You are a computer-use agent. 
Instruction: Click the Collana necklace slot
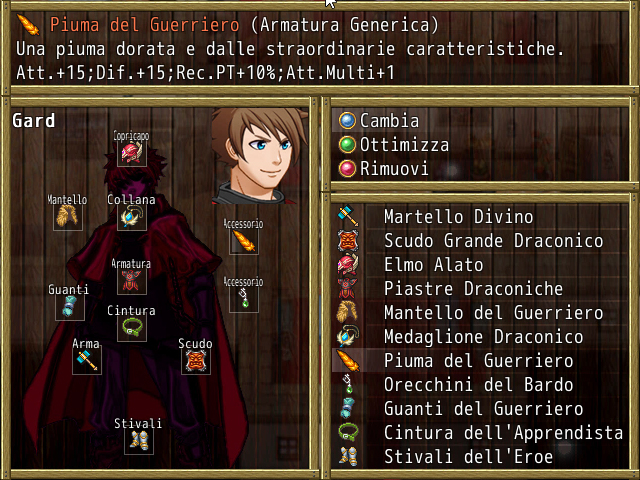click(x=131, y=216)
